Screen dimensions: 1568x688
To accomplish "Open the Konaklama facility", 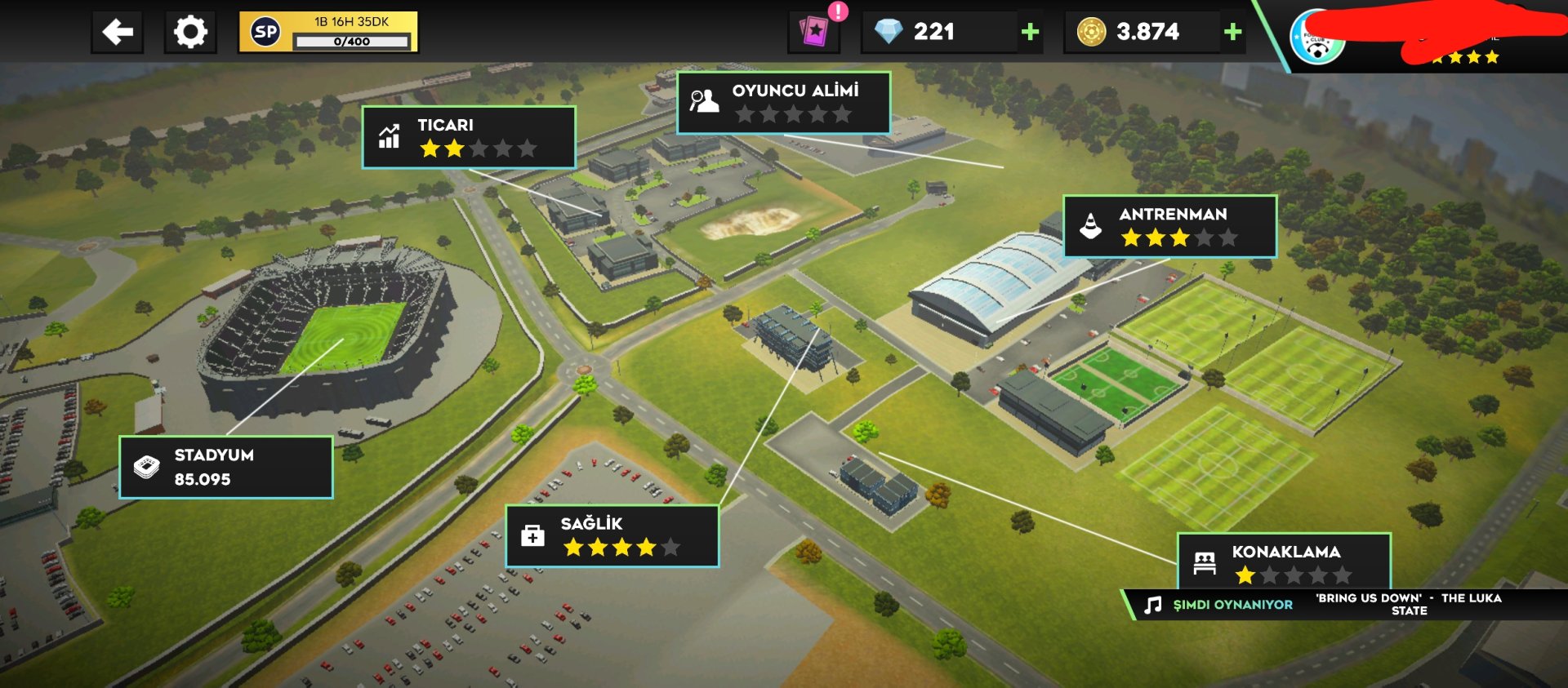I will (1283, 561).
